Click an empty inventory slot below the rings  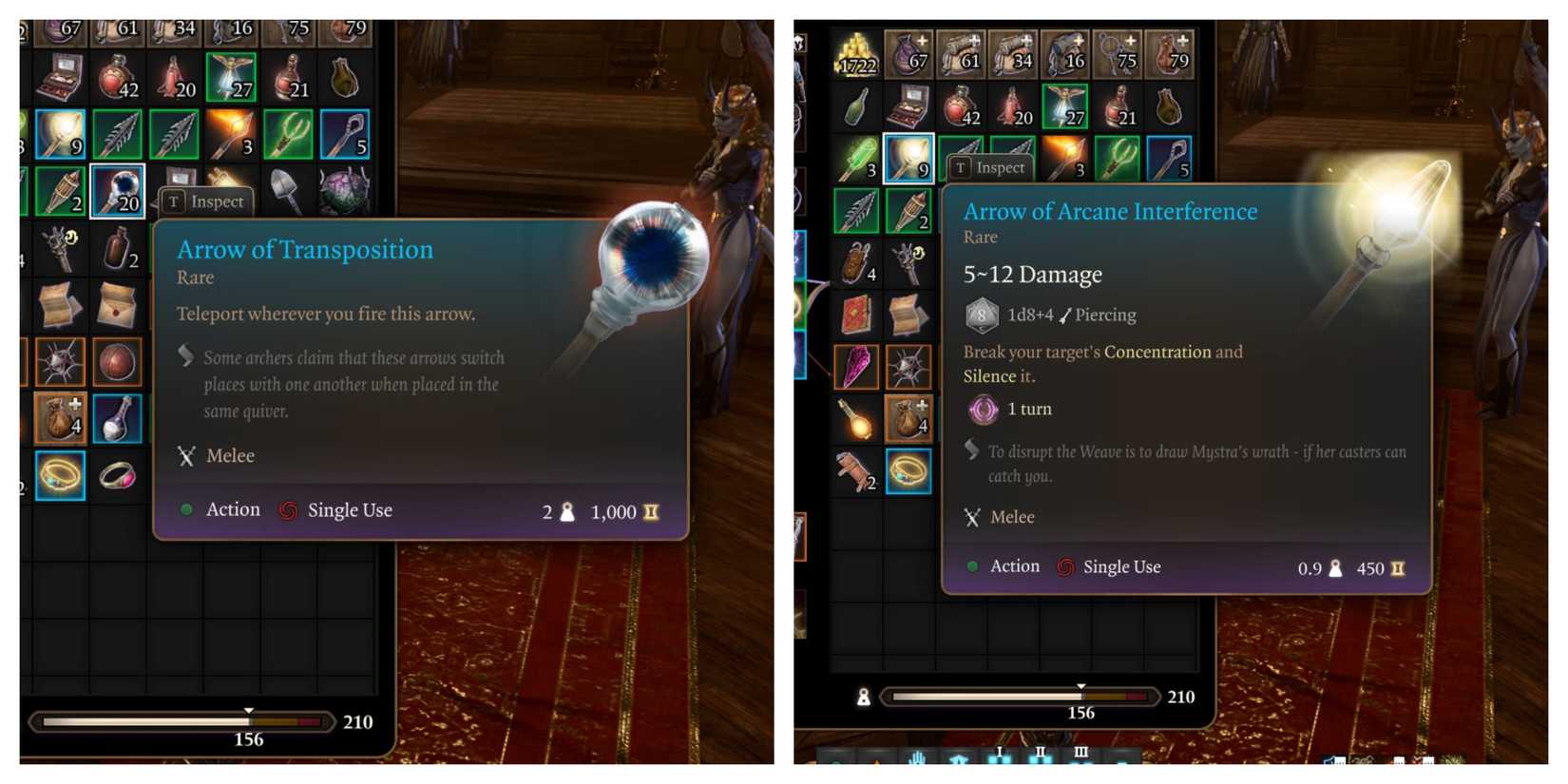(60, 532)
